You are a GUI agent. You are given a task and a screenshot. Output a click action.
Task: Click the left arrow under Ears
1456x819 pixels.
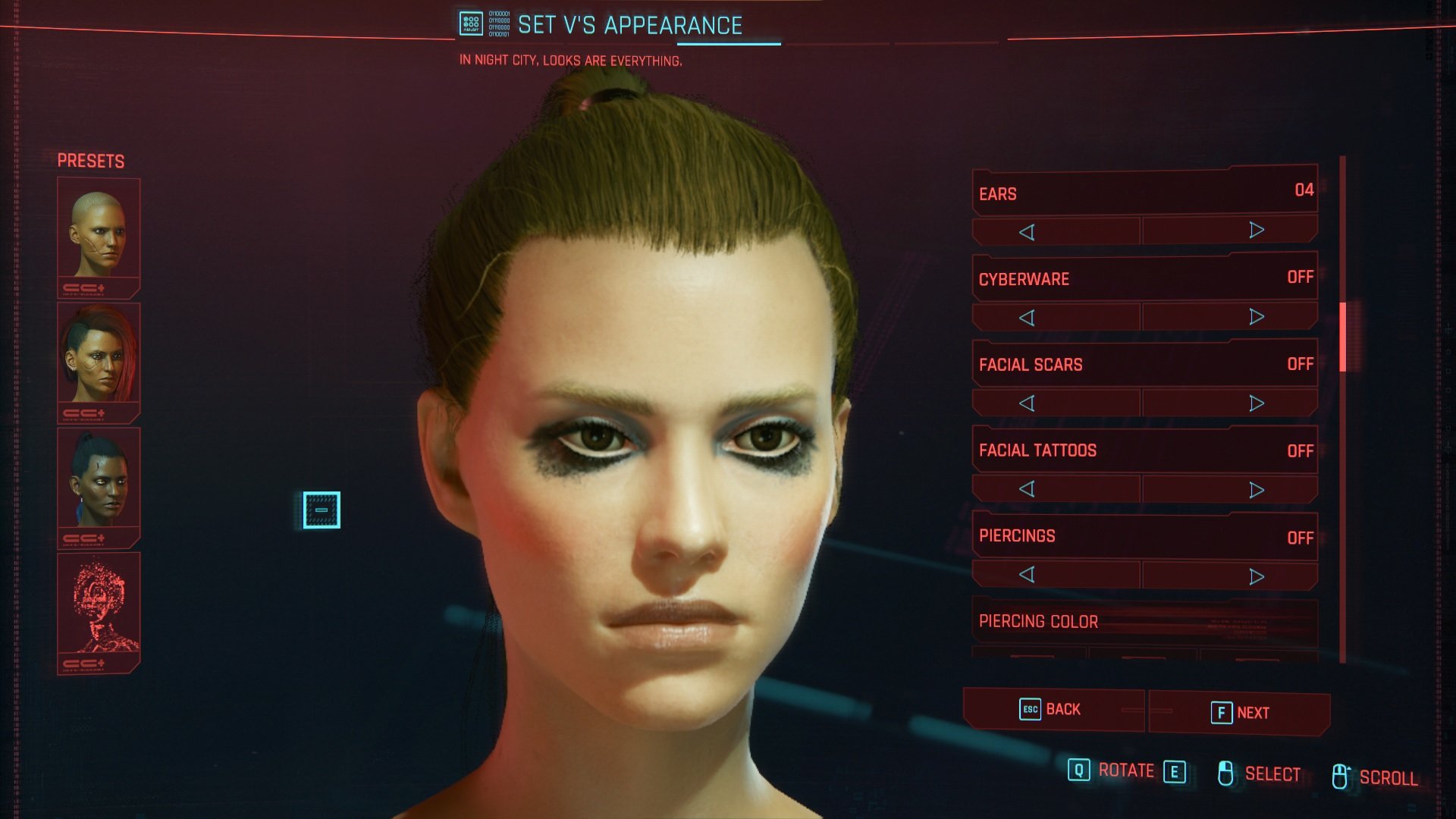click(x=1027, y=232)
